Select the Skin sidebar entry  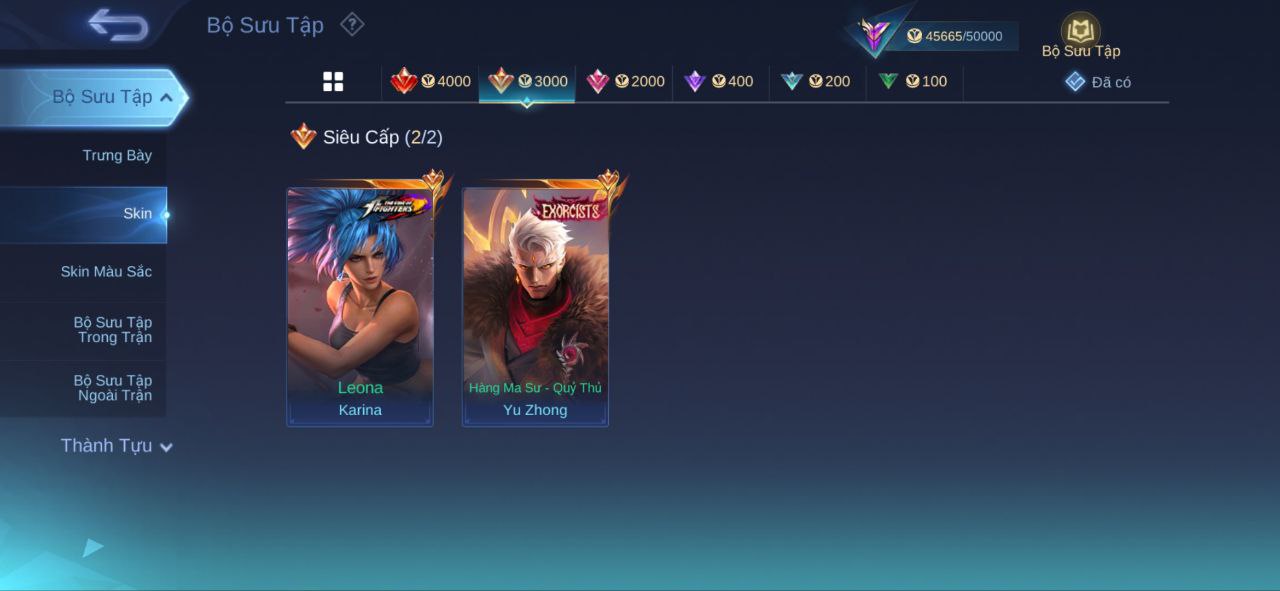(x=137, y=214)
